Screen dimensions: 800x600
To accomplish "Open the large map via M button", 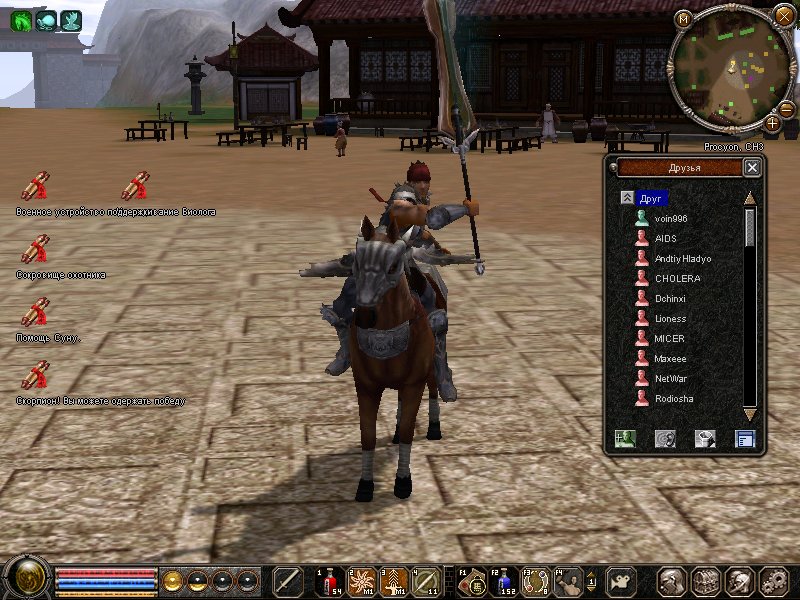I will point(683,18).
